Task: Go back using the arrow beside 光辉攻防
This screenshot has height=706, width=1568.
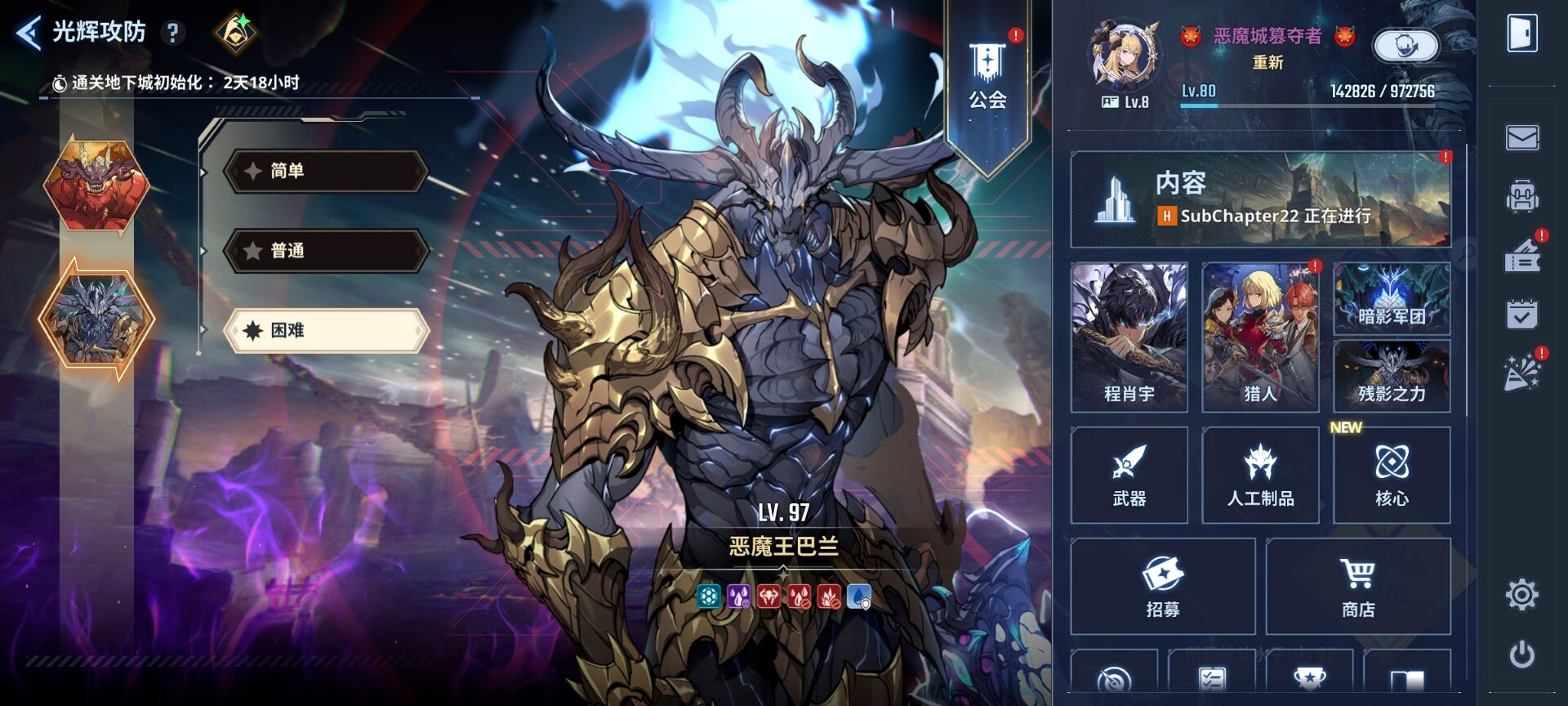Action: [29, 34]
